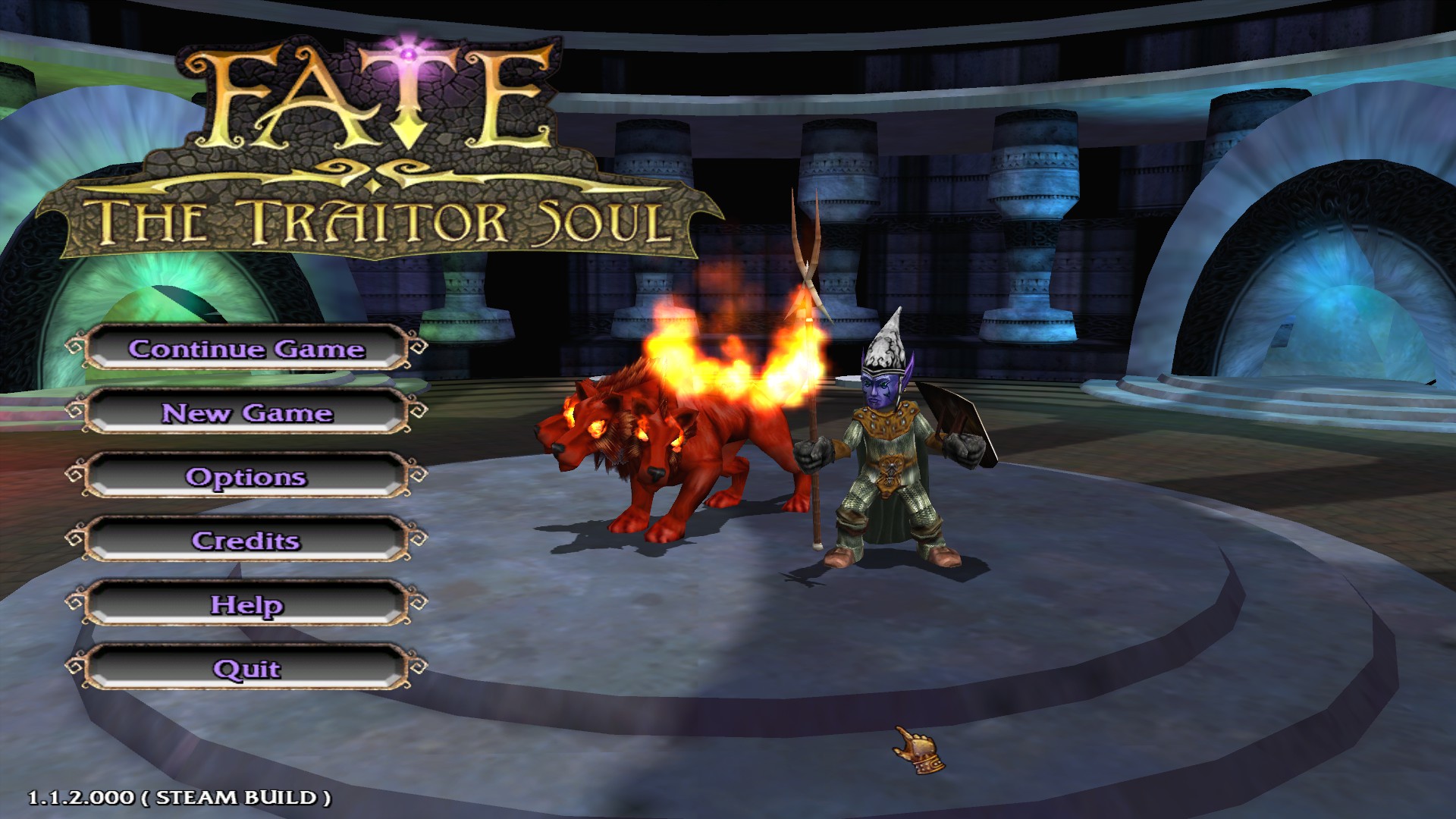Click the scrollwork ornament beside Quit
The image size is (1456, 819).
[76, 664]
